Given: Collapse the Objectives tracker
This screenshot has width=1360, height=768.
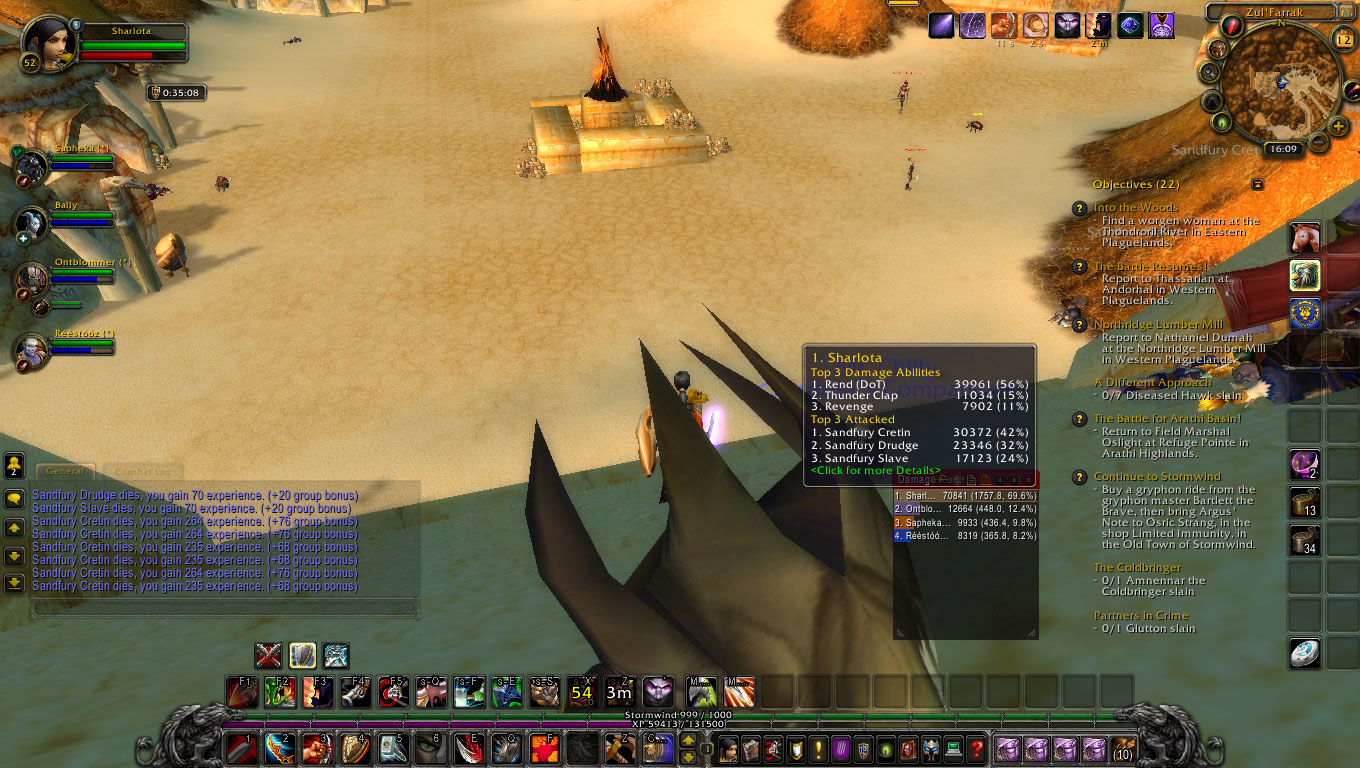Looking at the screenshot, I should click(1257, 184).
